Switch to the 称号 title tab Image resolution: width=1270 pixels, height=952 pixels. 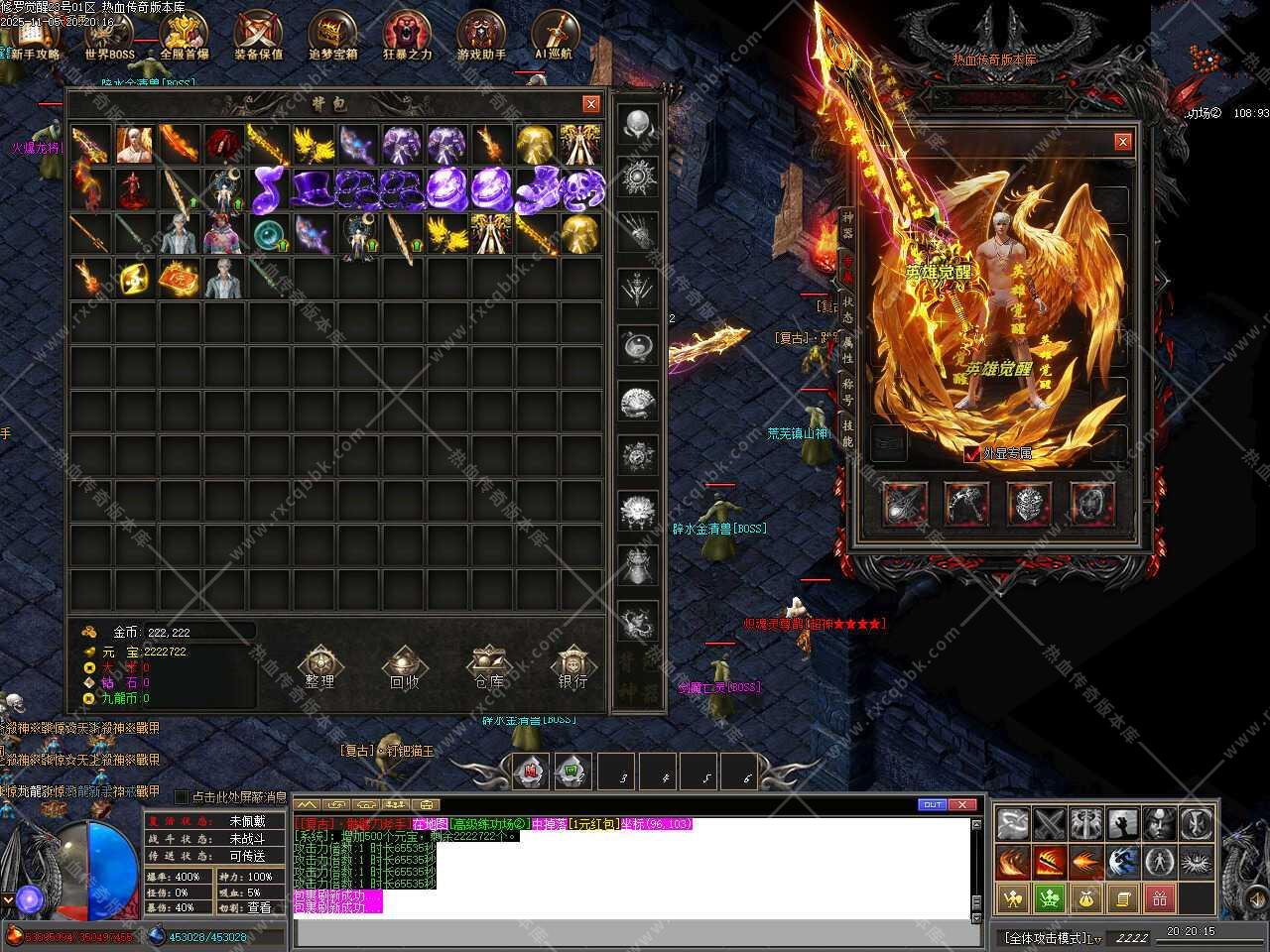click(x=847, y=391)
